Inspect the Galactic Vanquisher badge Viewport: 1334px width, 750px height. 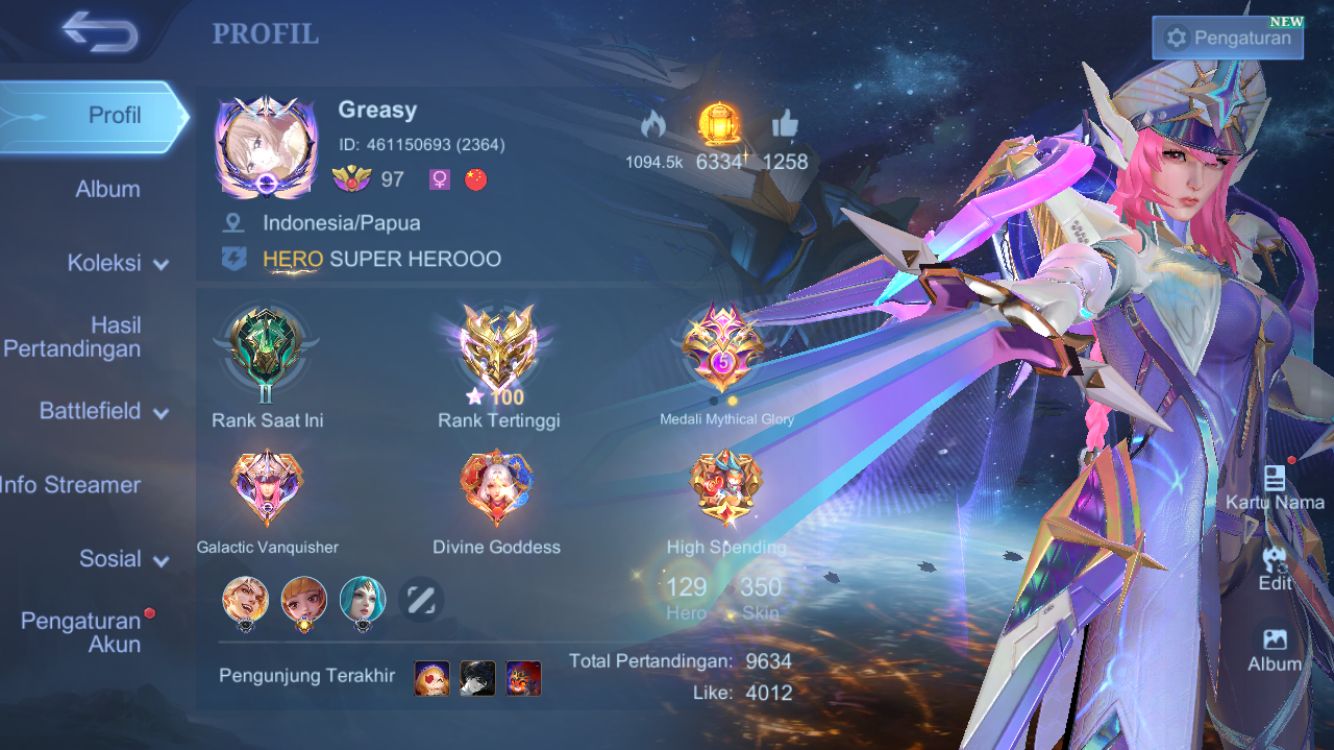267,487
